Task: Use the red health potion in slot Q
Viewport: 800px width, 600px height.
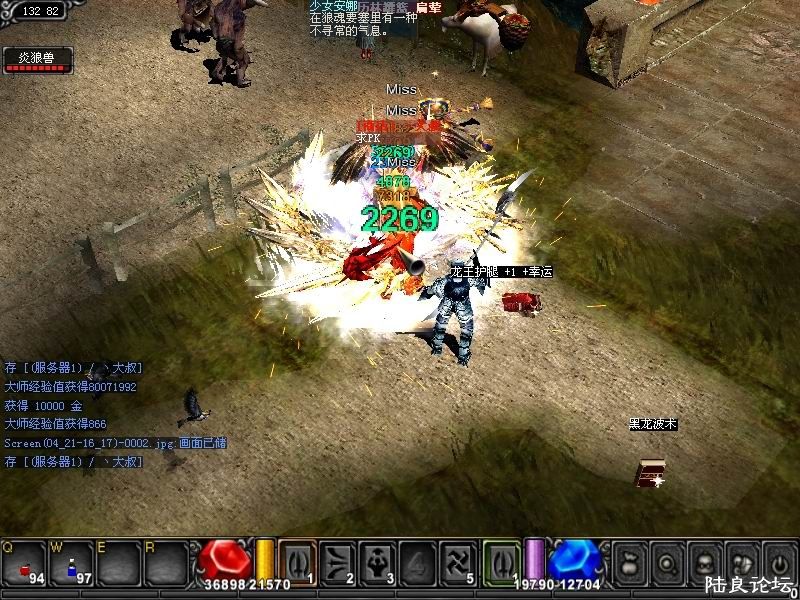Action: tap(24, 563)
